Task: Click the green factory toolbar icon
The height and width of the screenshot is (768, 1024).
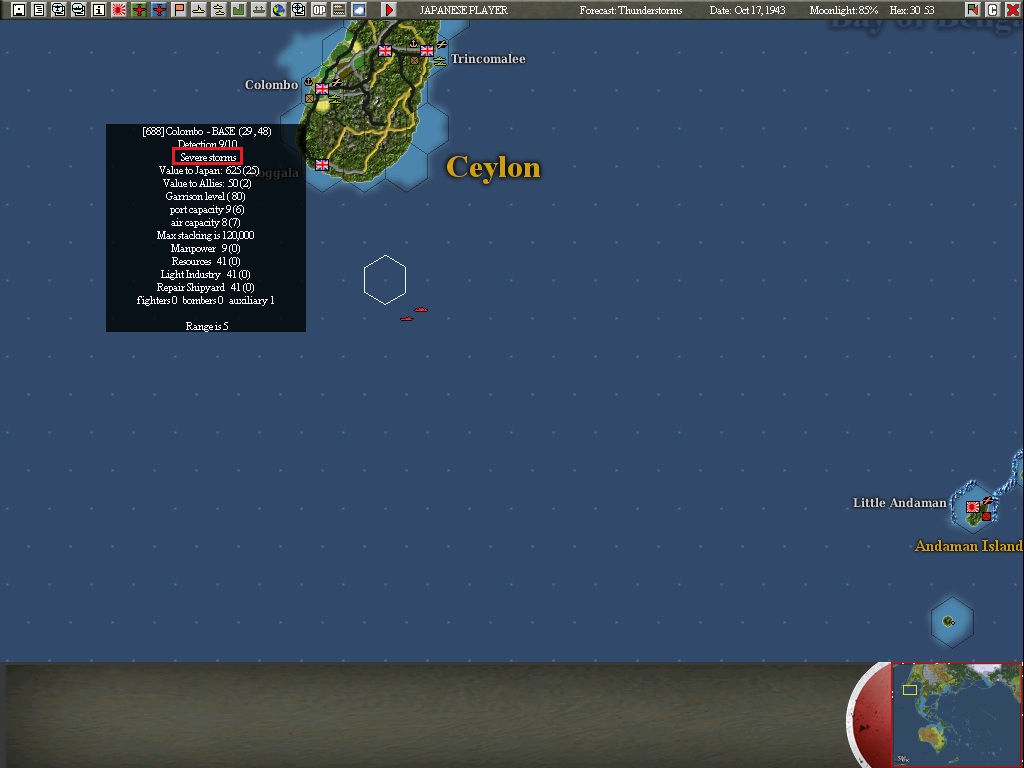Action: [239, 10]
